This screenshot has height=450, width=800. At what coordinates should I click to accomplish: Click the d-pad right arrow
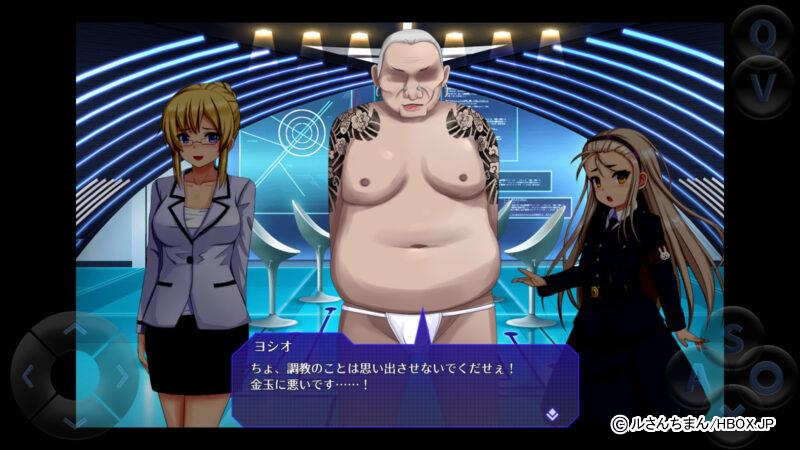point(122,377)
